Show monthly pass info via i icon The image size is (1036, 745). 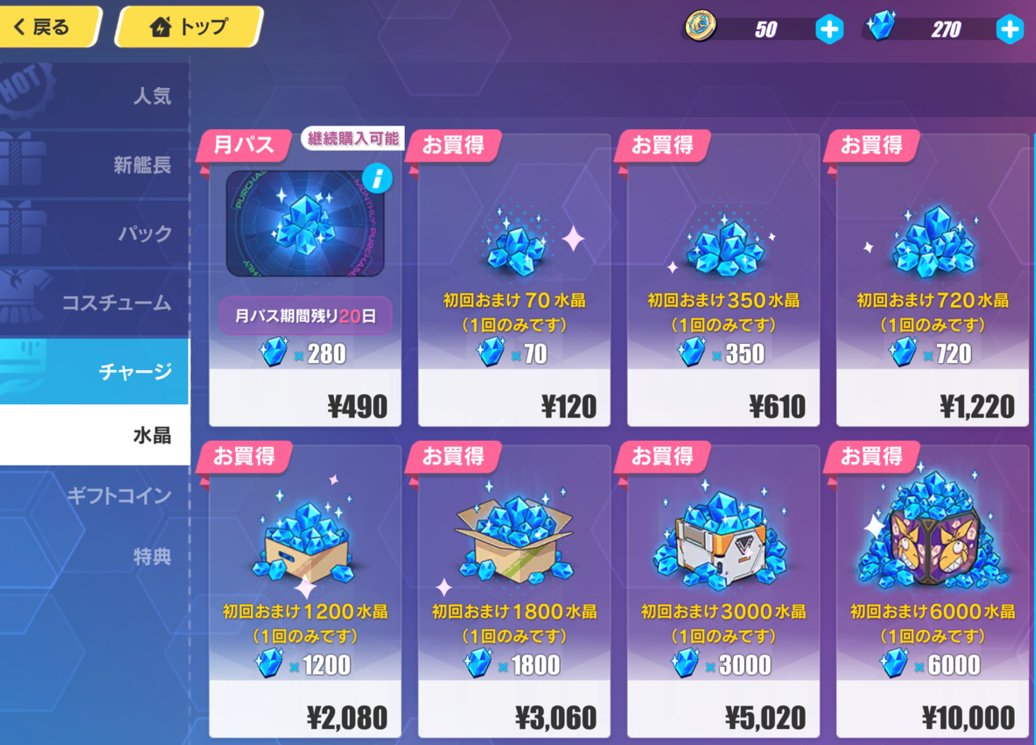(x=377, y=179)
